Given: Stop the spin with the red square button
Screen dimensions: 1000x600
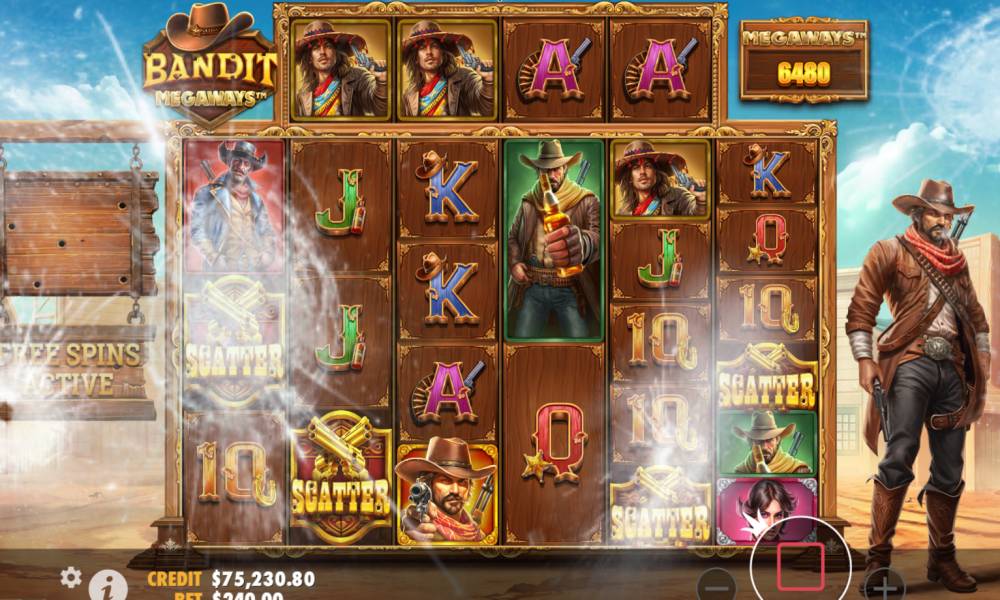Looking at the screenshot, I should pyautogui.click(x=800, y=566).
